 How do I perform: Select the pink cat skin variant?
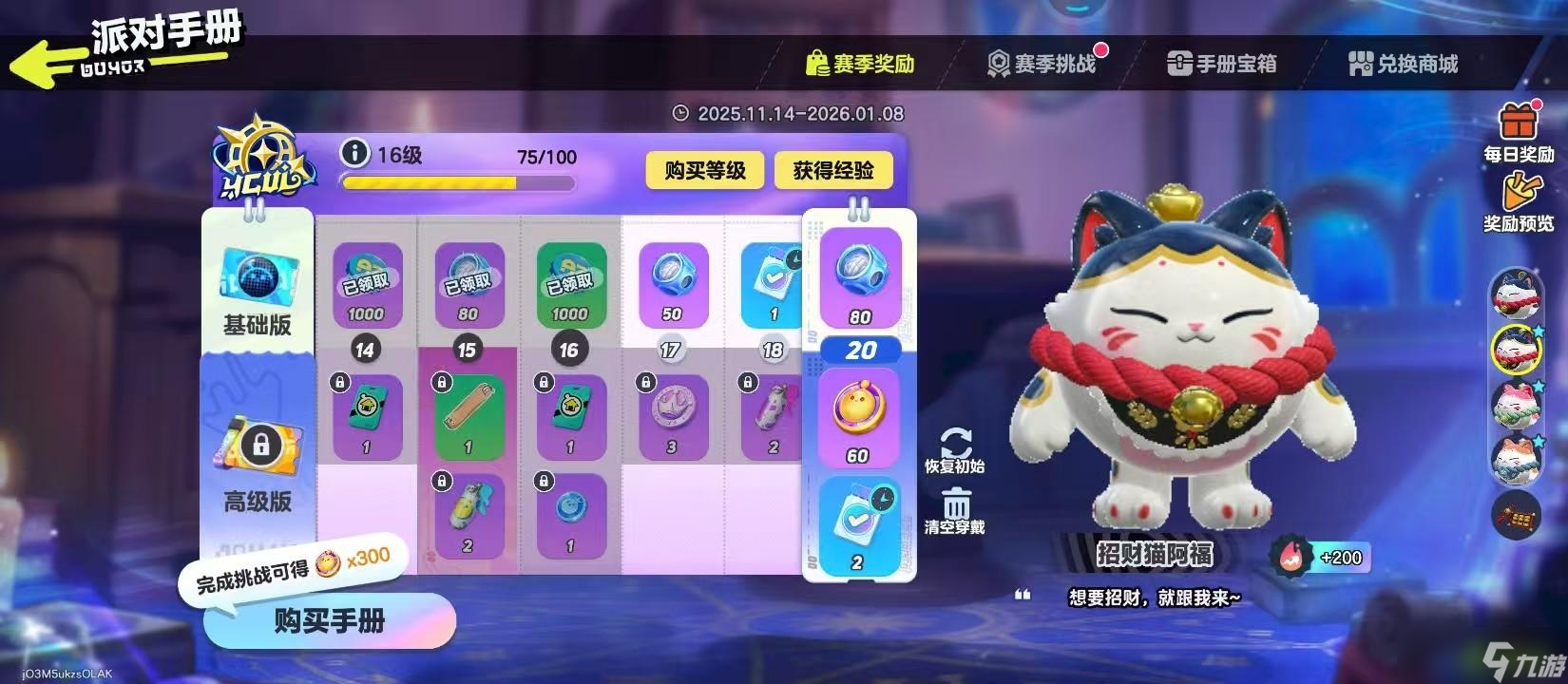tap(1516, 404)
